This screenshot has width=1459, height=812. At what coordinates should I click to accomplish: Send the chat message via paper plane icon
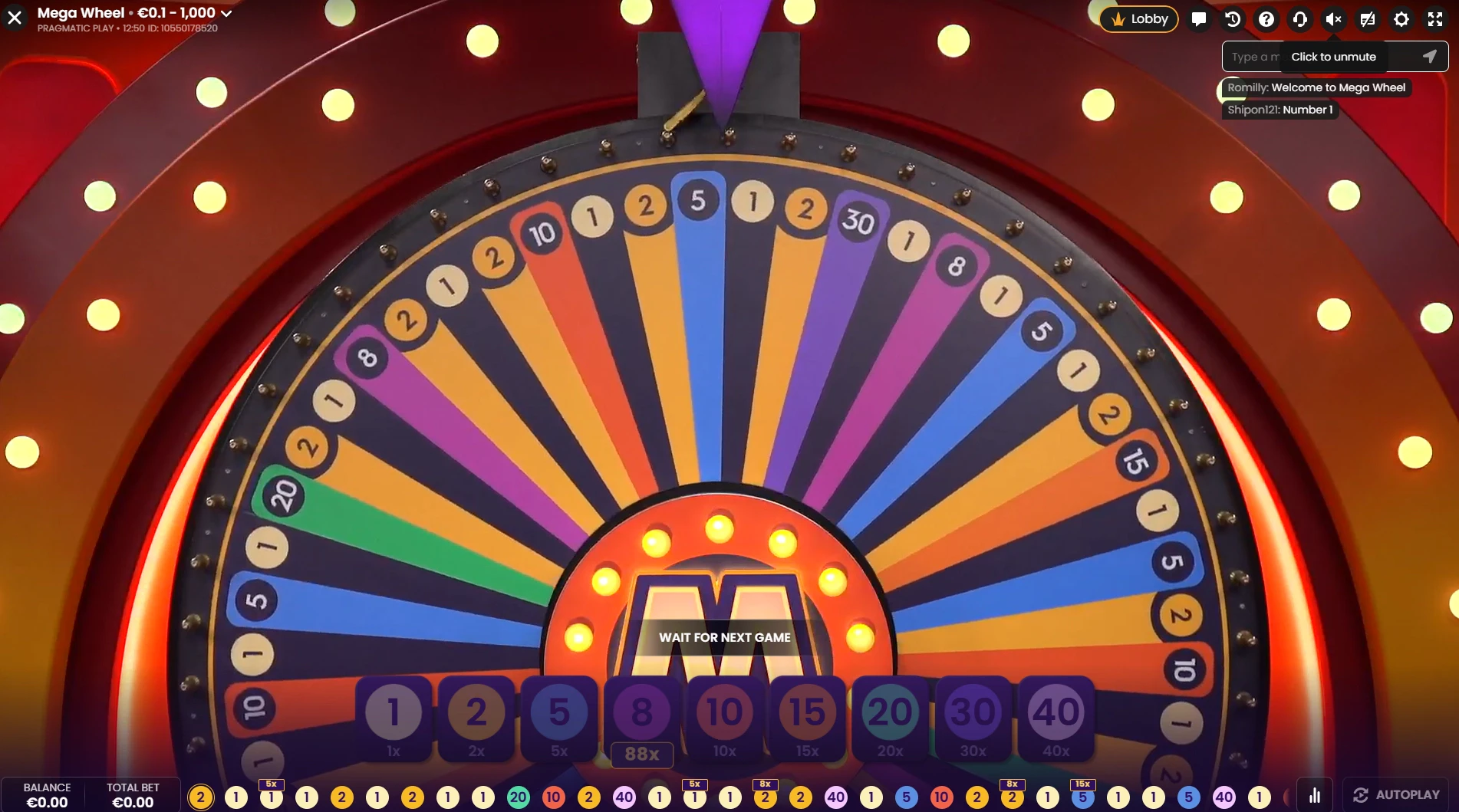1429,57
